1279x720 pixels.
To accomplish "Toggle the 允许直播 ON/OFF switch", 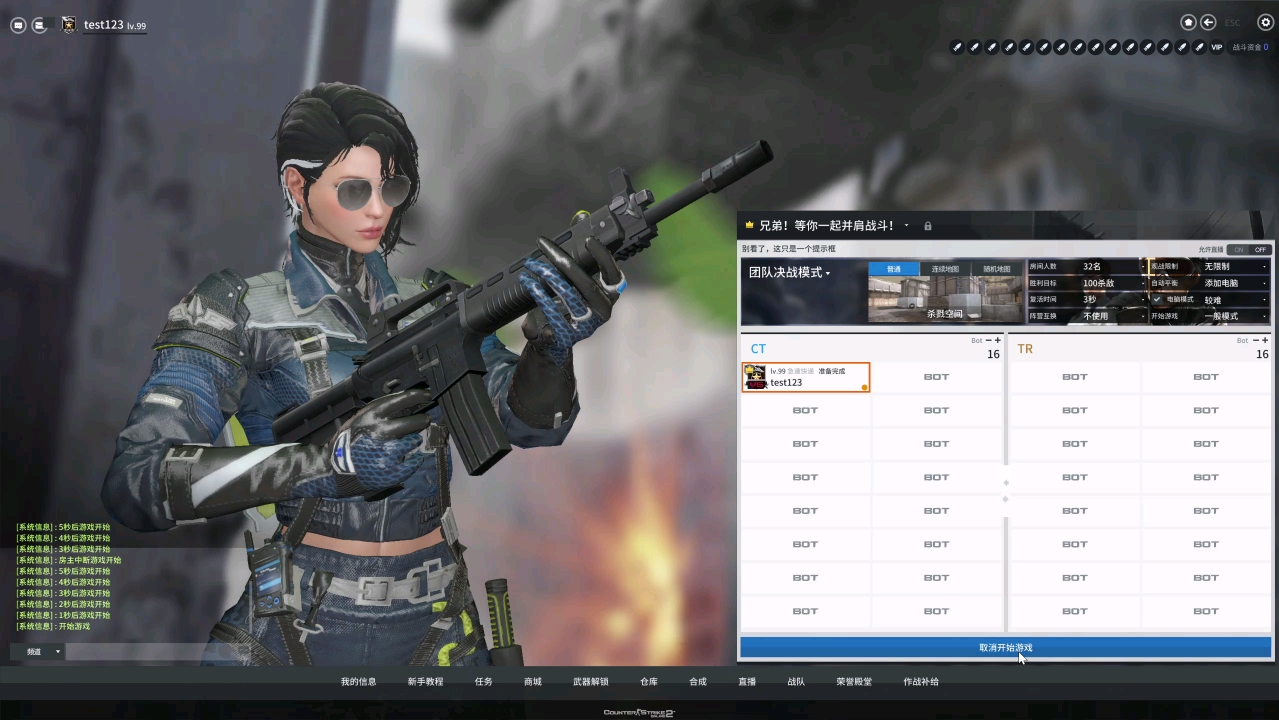I will pos(1249,250).
